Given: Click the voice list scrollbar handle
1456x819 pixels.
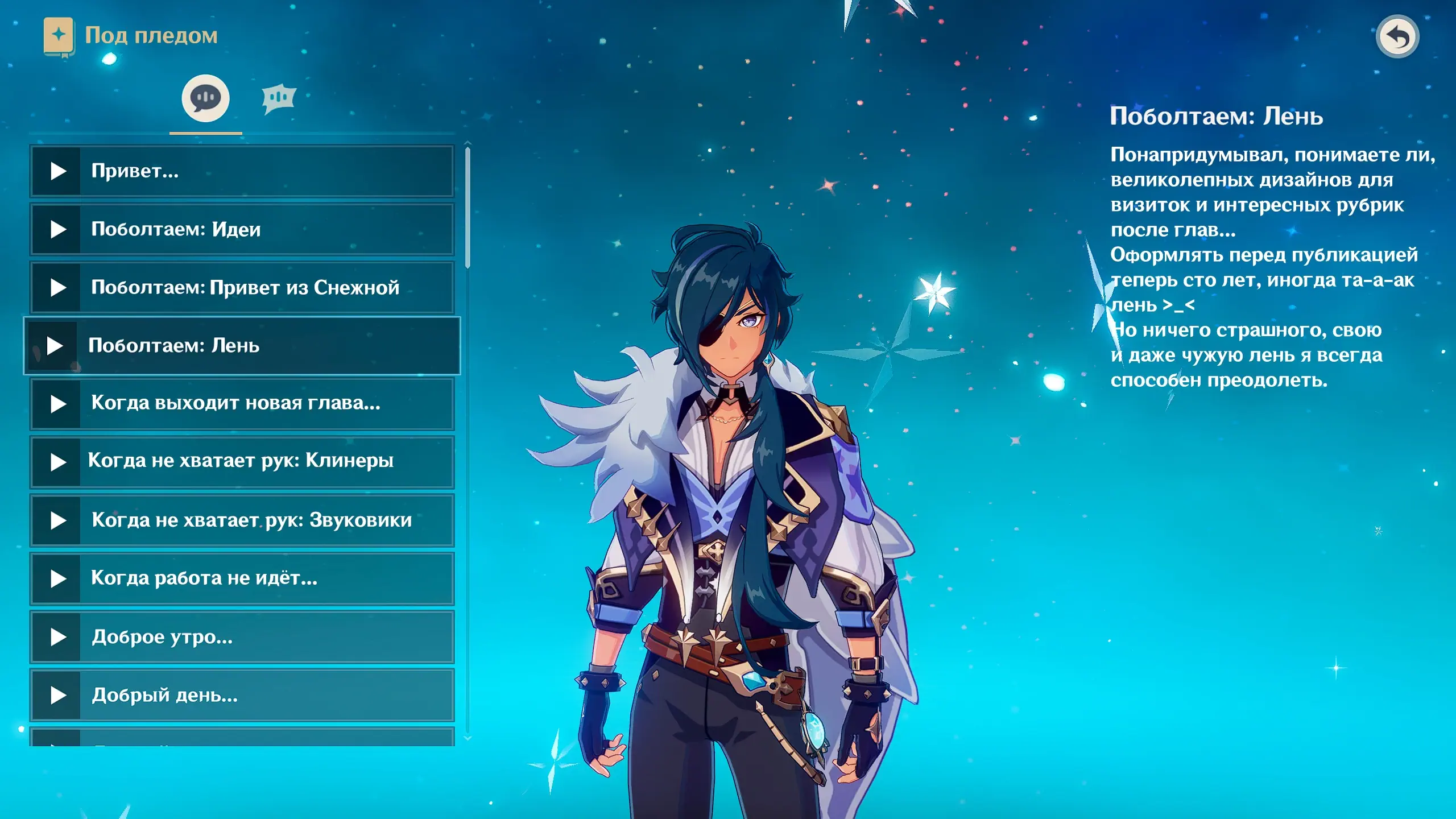Looking at the screenshot, I should (468, 208).
